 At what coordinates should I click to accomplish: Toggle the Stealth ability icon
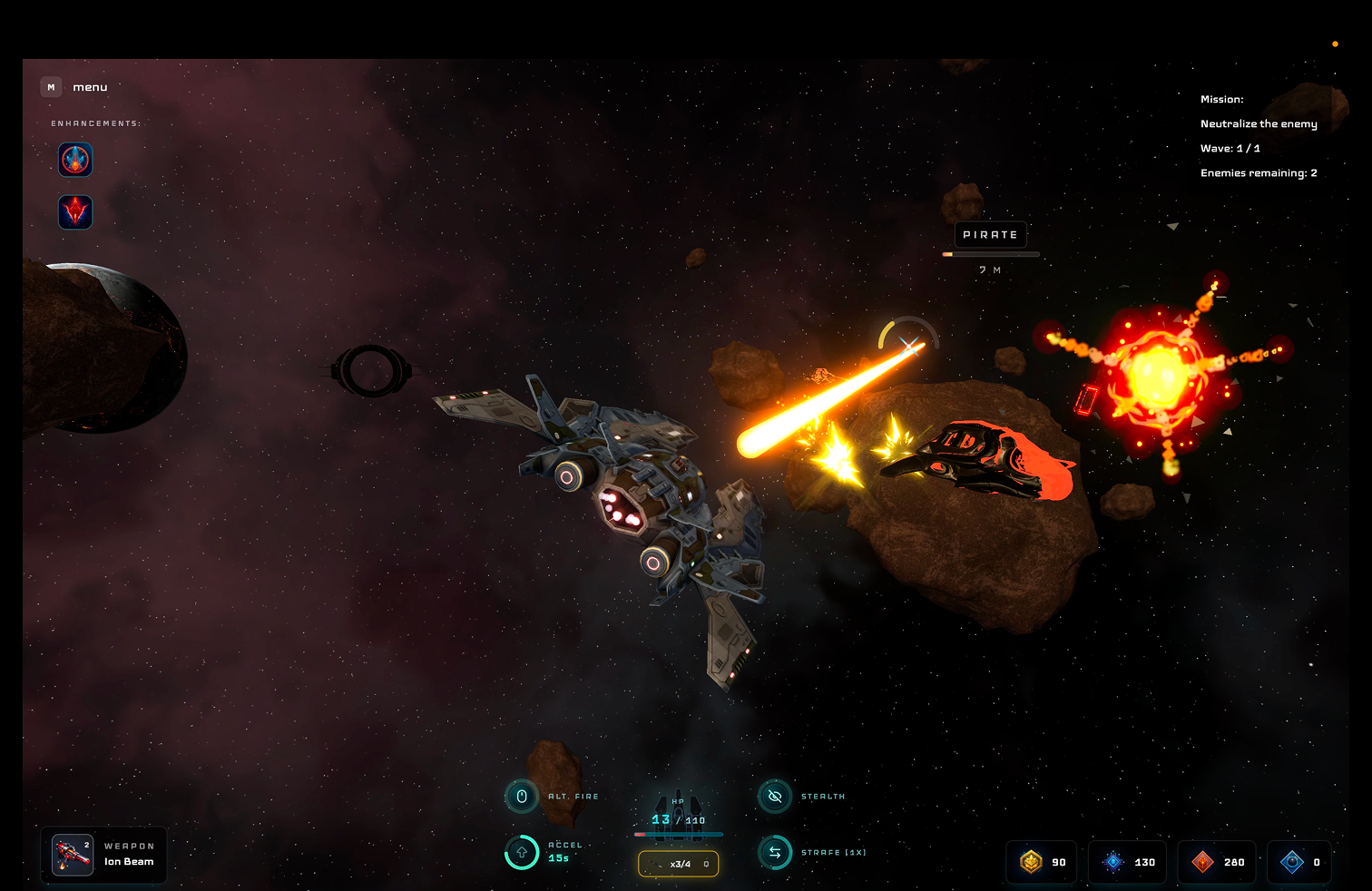(x=775, y=797)
